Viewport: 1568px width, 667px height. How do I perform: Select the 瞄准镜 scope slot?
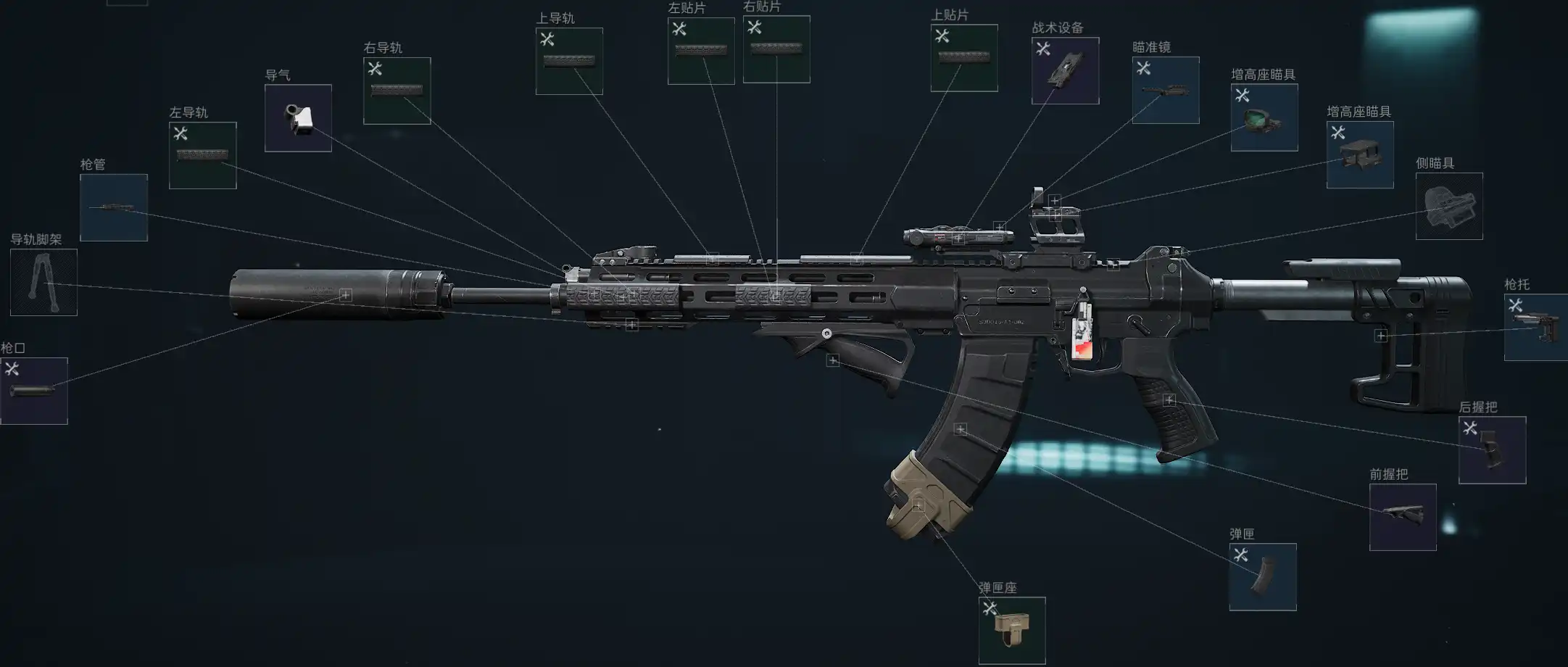coord(1166,90)
